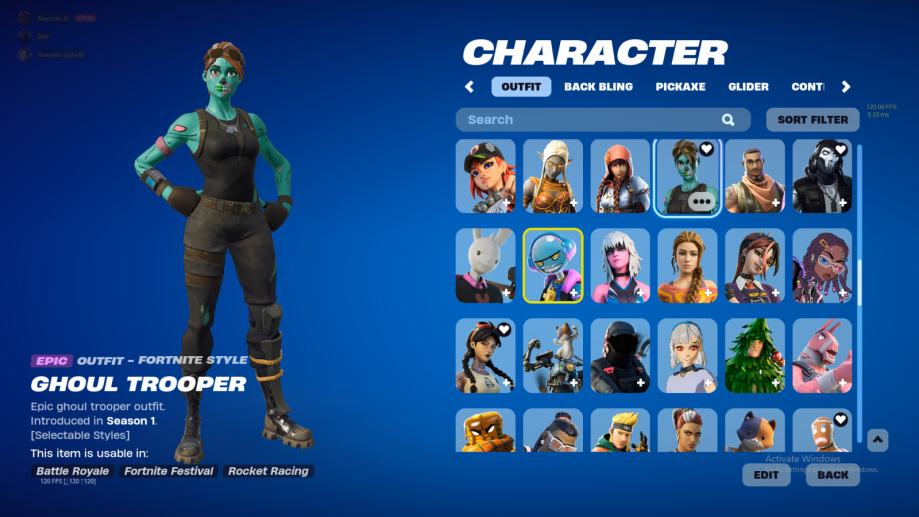919x517 pixels.
Task: Go back from the Character screen
Action: (832, 475)
